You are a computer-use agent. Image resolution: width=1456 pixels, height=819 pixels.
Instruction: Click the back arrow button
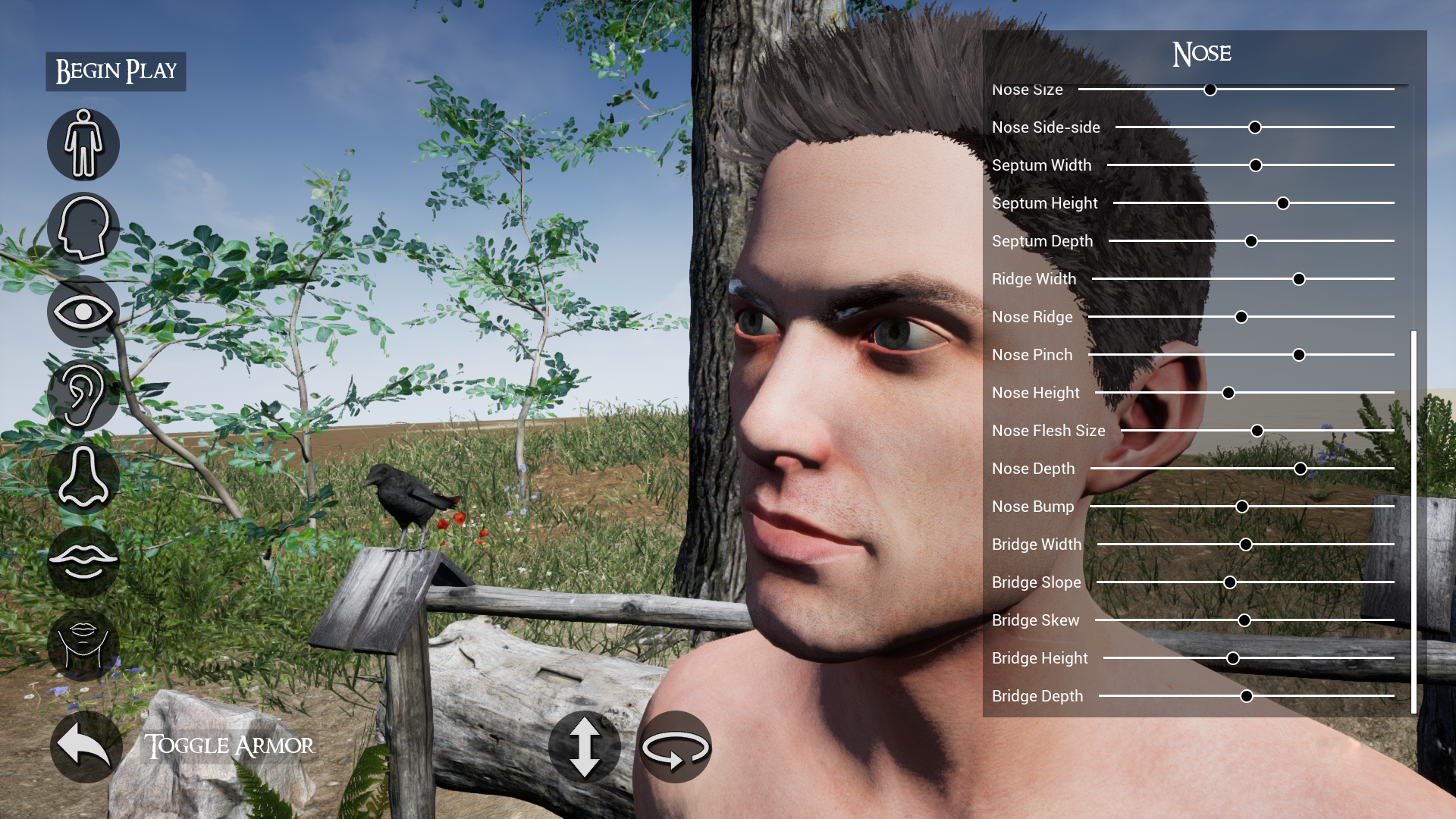coord(86,746)
